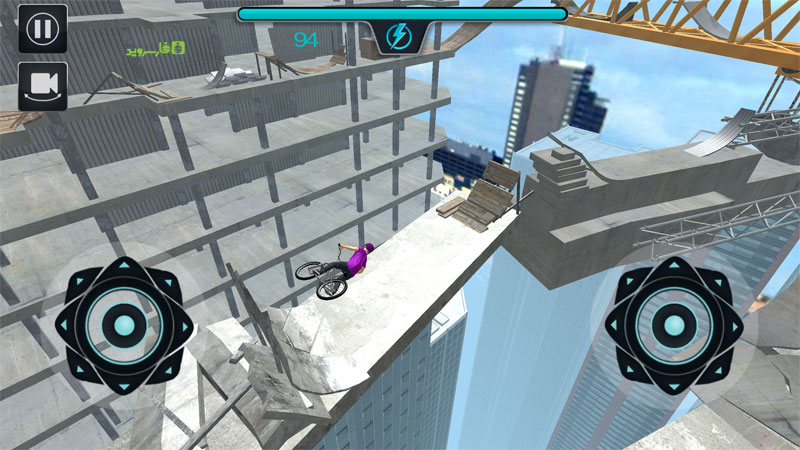Tap the right virtual joystick center
Viewport: 800px width, 450px height.
(x=673, y=324)
